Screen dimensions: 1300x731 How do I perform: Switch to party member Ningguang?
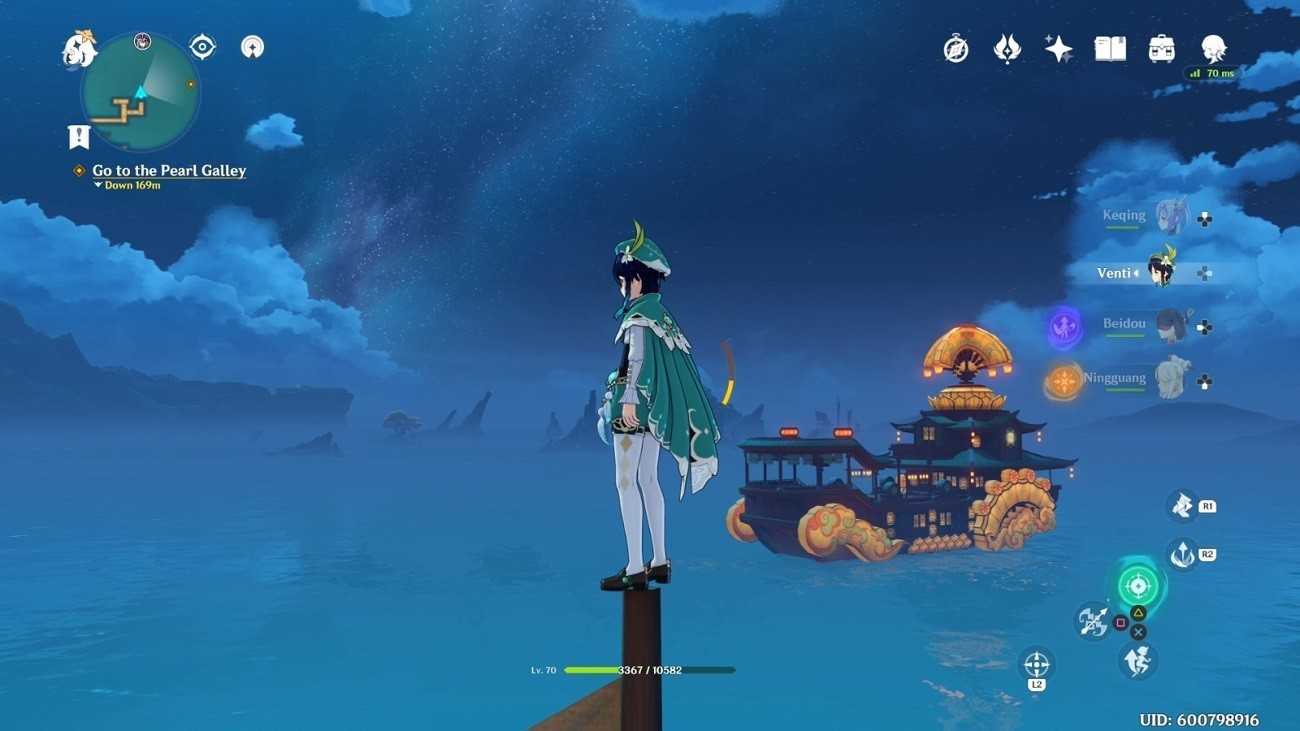[1170, 379]
